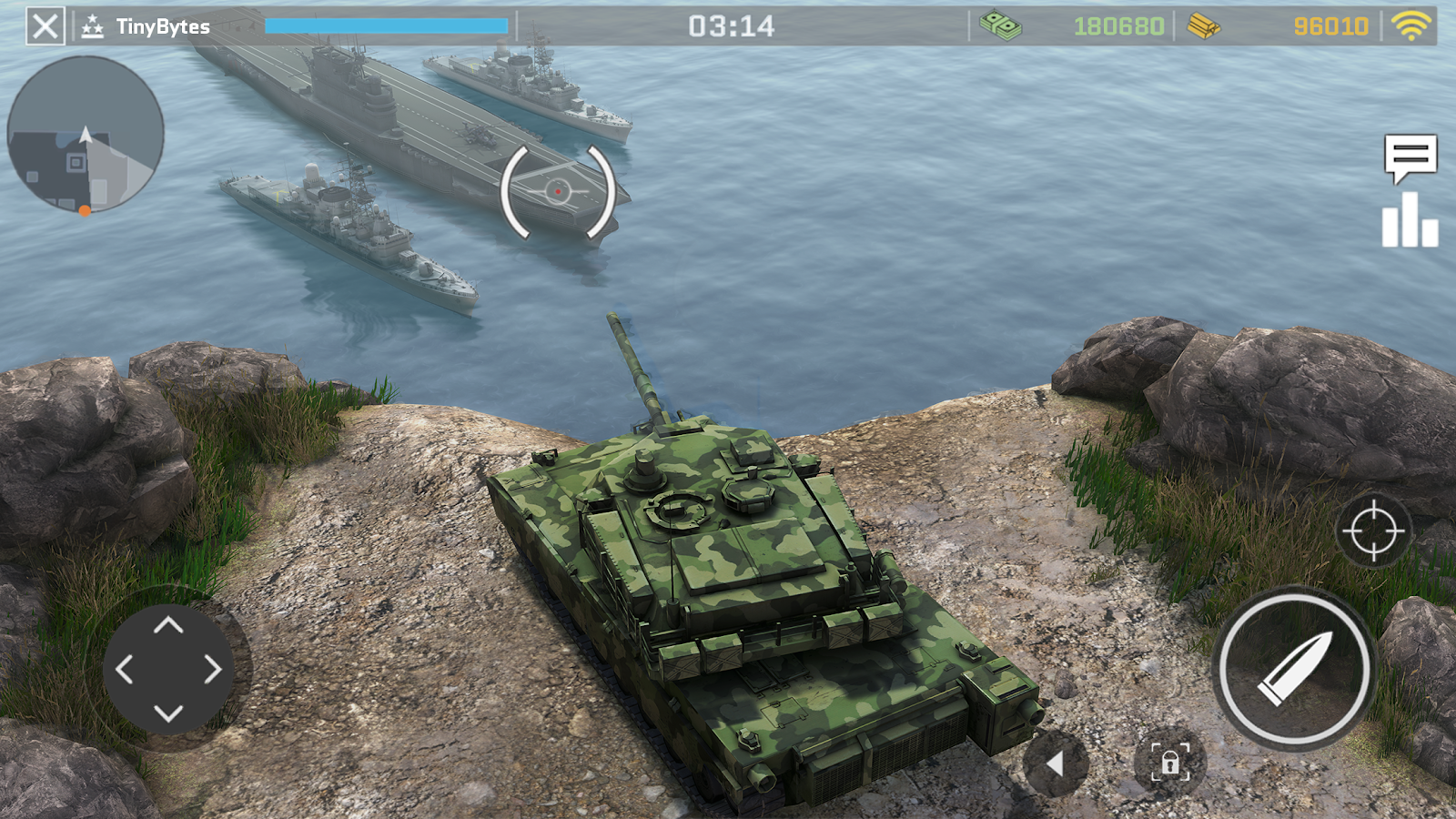Show the bar chart scoreboard
Image resolution: width=1456 pixels, height=819 pixels.
(1410, 220)
